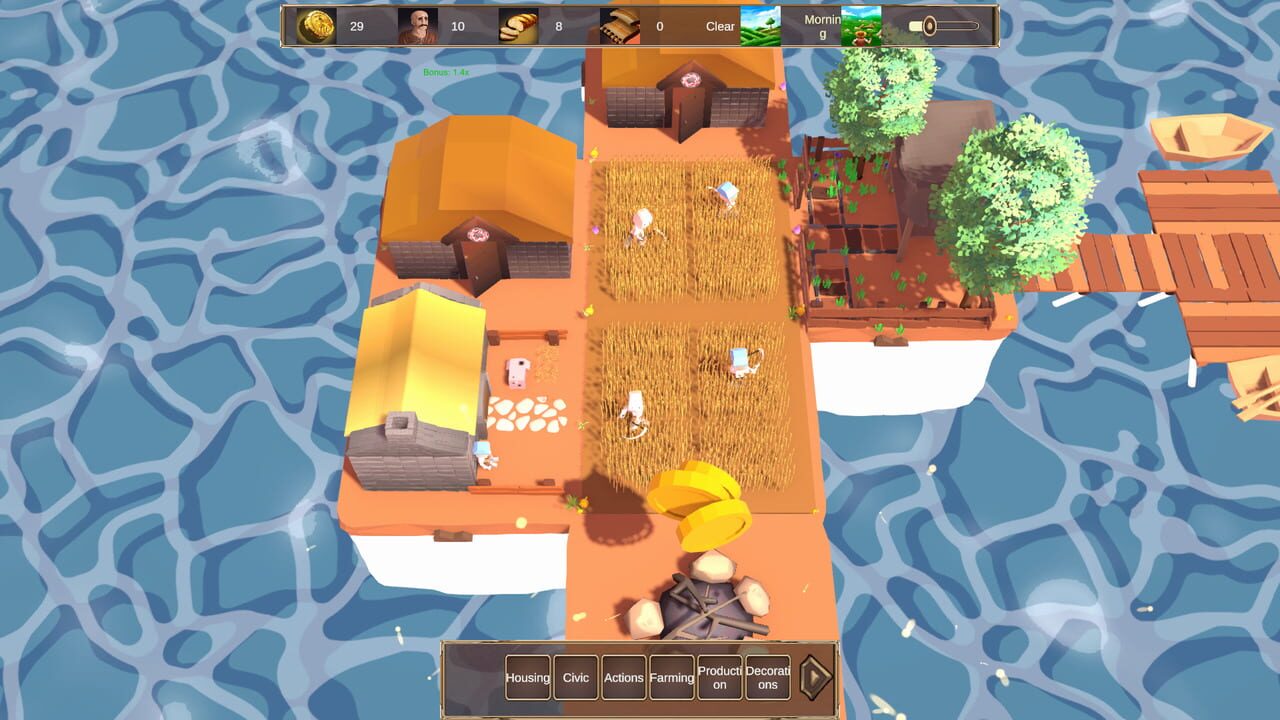The width and height of the screenshot is (1280, 720).
Task: Switch to the Civic category
Action: tap(577, 677)
